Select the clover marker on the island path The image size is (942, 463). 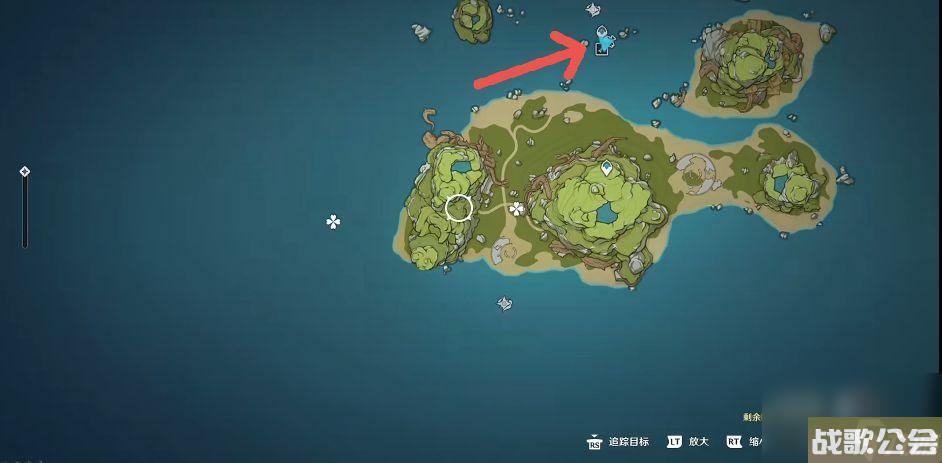516,209
